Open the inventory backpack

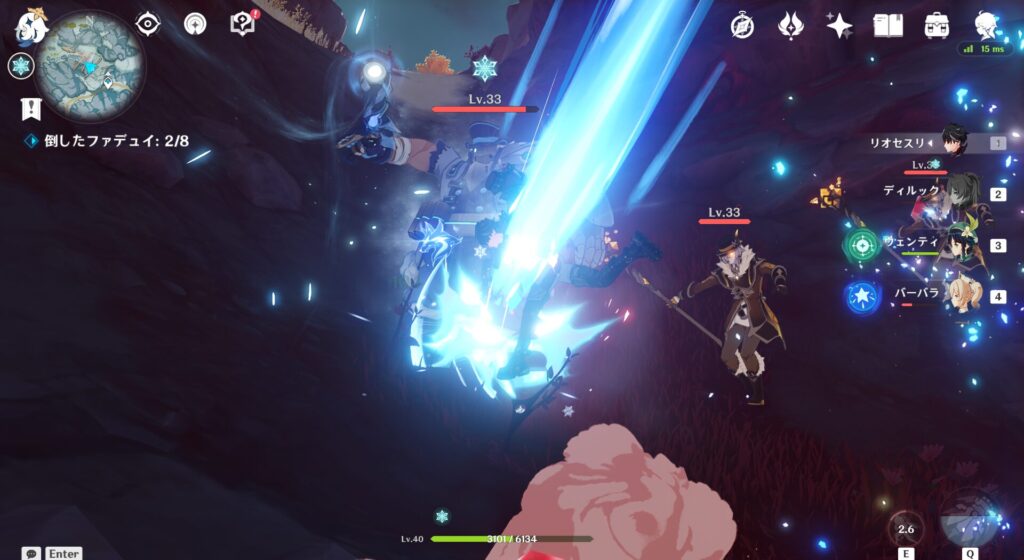coord(937,25)
